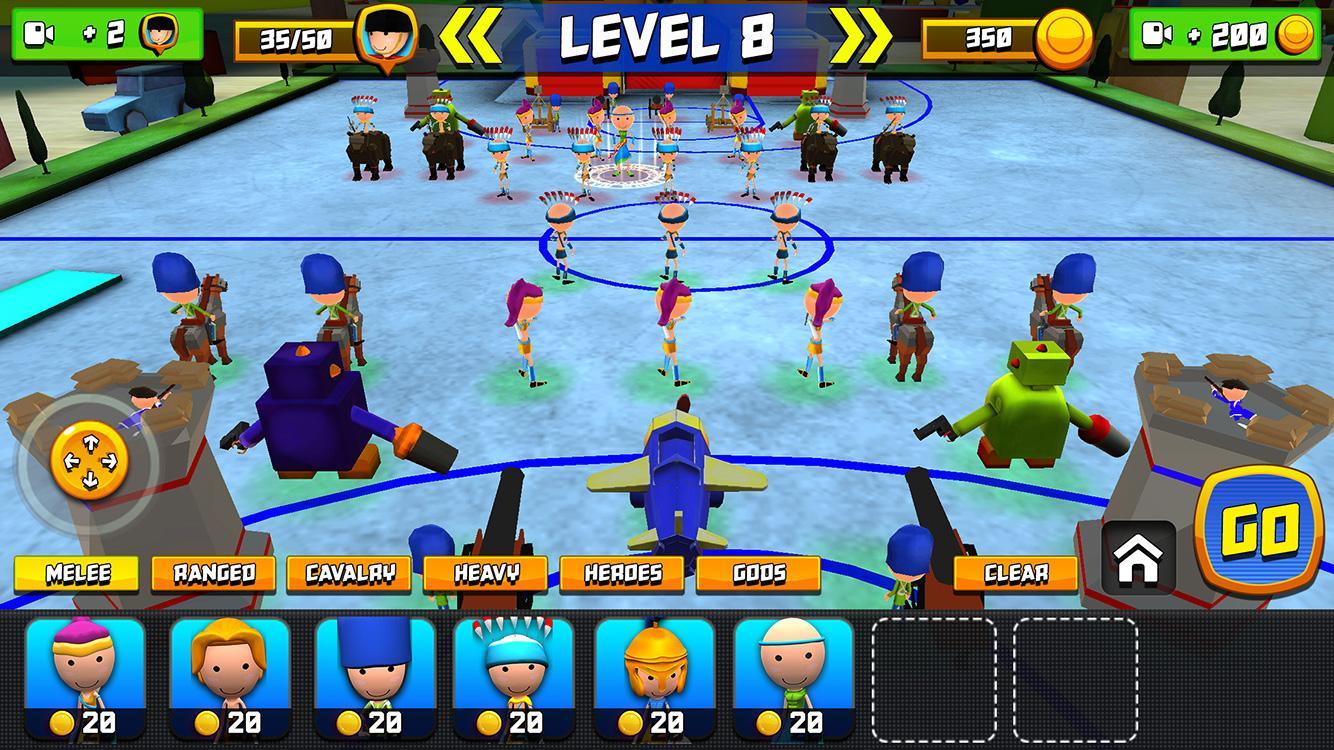Open the CAVALRY unit category
The image size is (1334, 750).
click(350, 574)
